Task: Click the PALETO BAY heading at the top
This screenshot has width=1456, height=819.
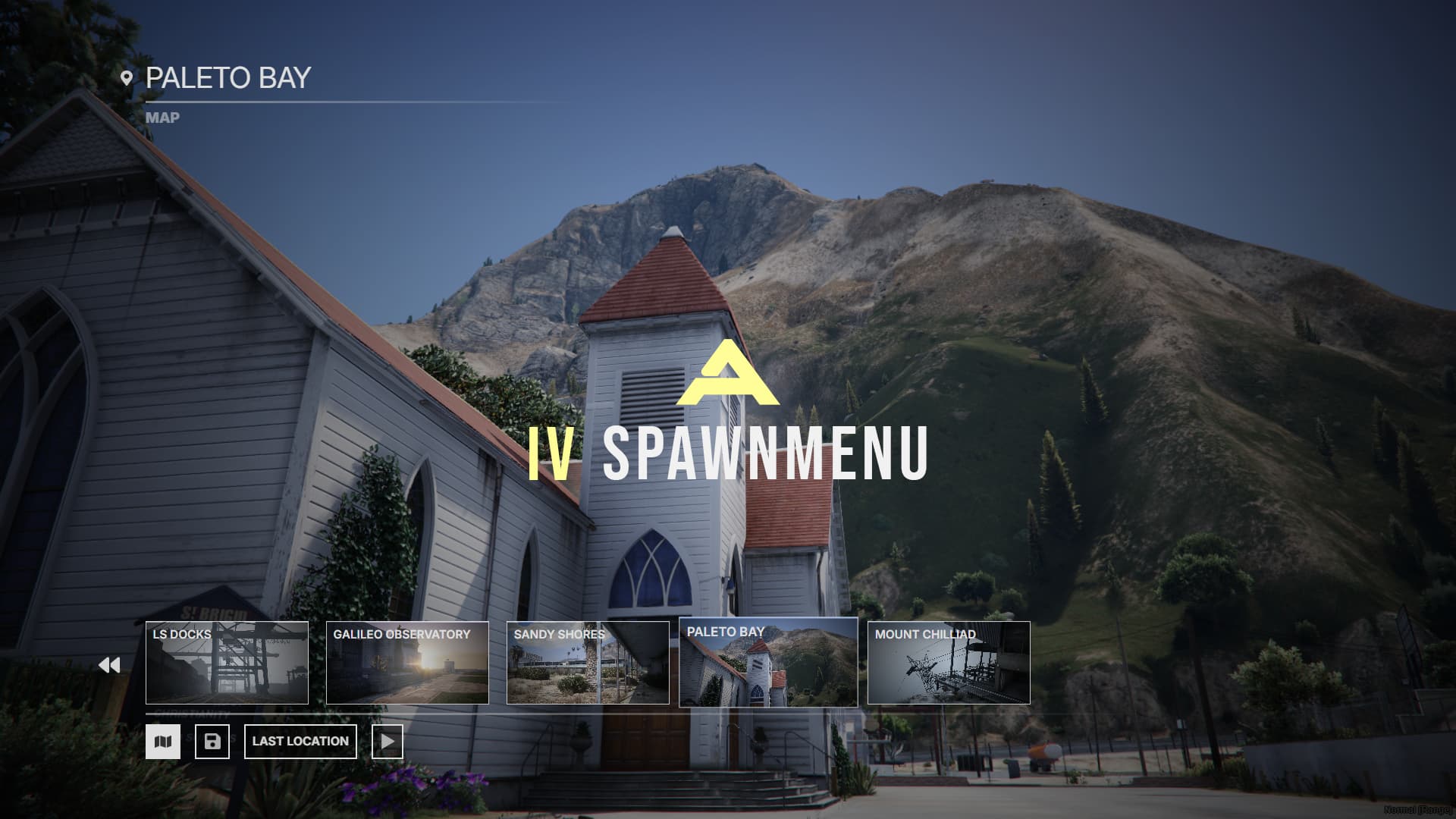Action: click(229, 76)
